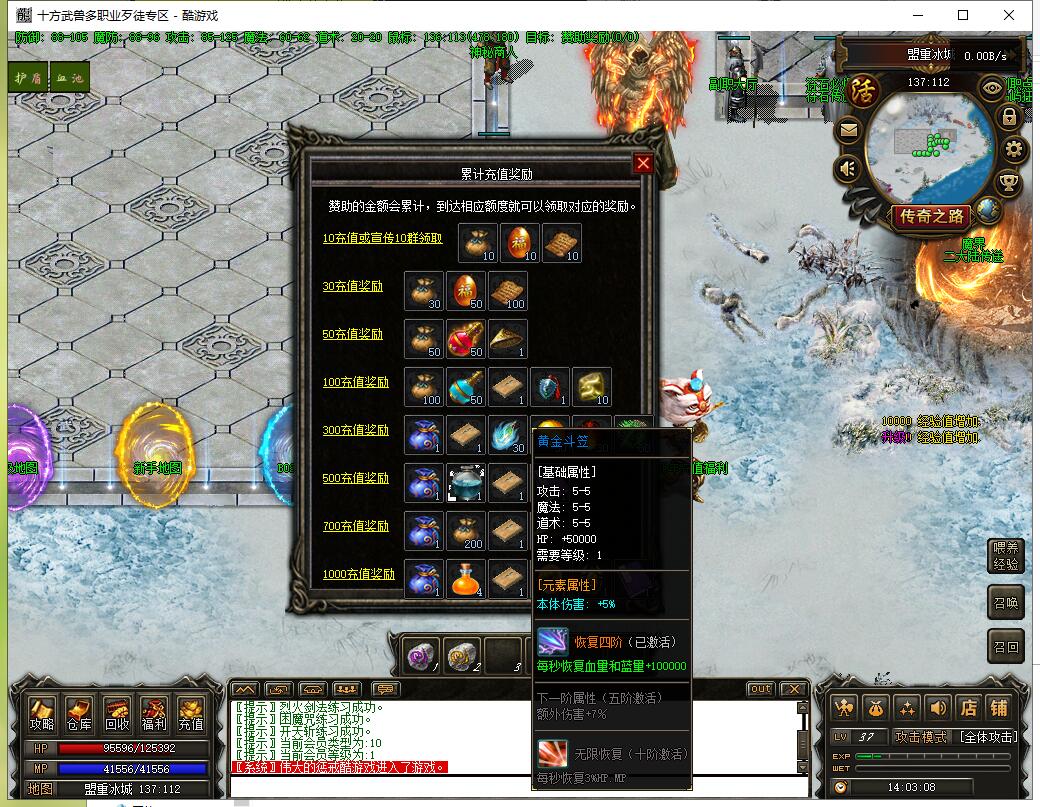This screenshot has width=1040, height=807.
Task: Open the 攻略 guide button
Action: [42, 714]
